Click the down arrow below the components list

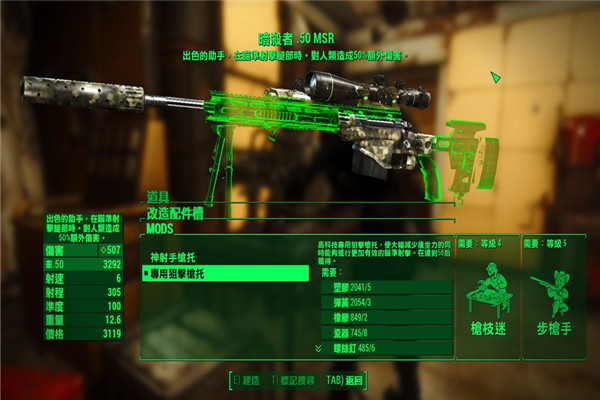coord(318,347)
